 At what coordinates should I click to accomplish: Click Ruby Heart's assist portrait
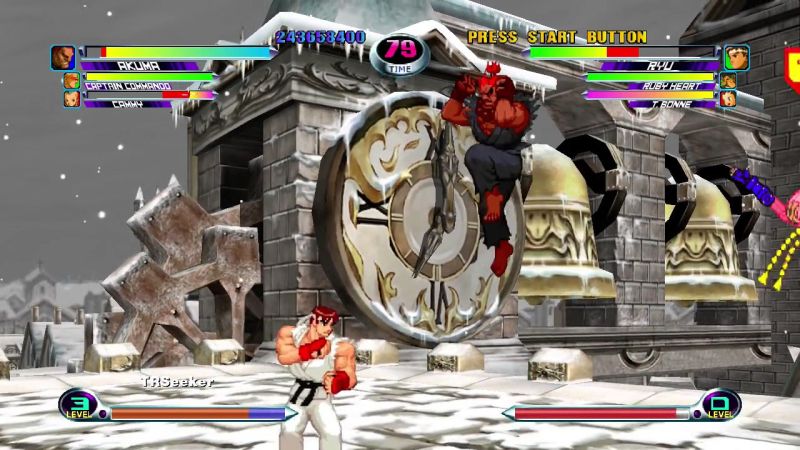[x=728, y=81]
